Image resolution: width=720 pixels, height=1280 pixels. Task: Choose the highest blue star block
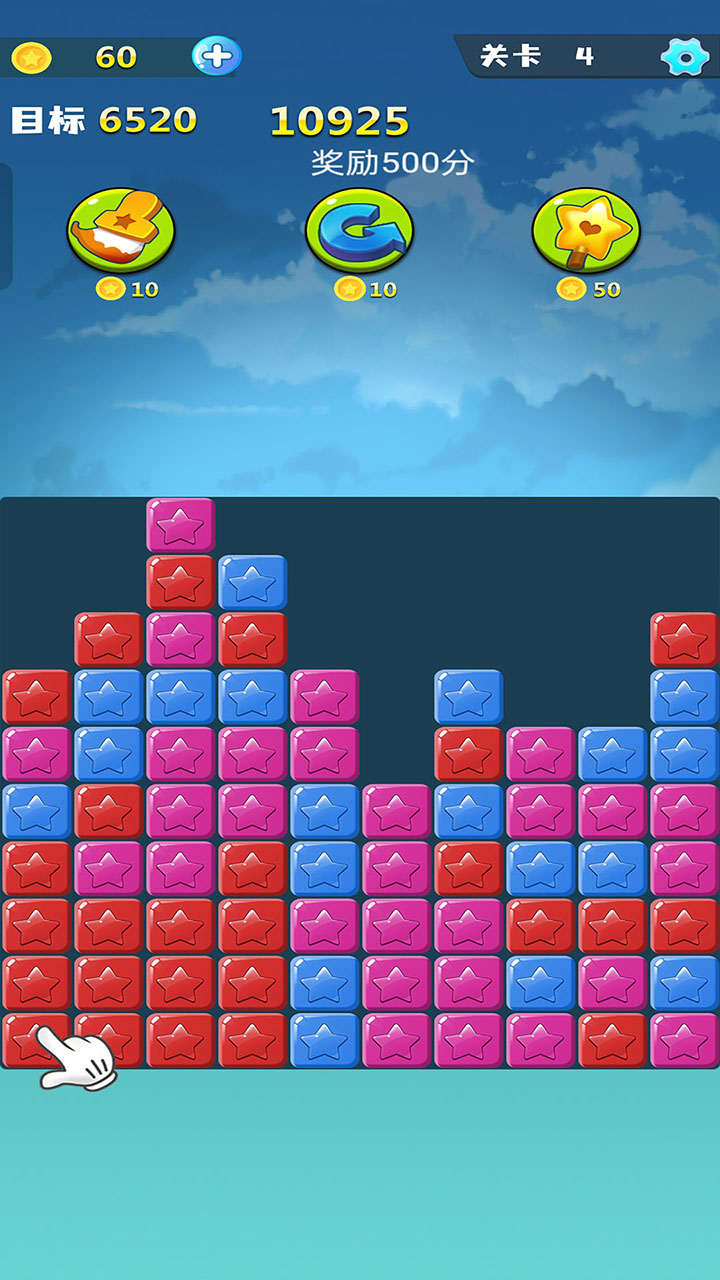252,582
